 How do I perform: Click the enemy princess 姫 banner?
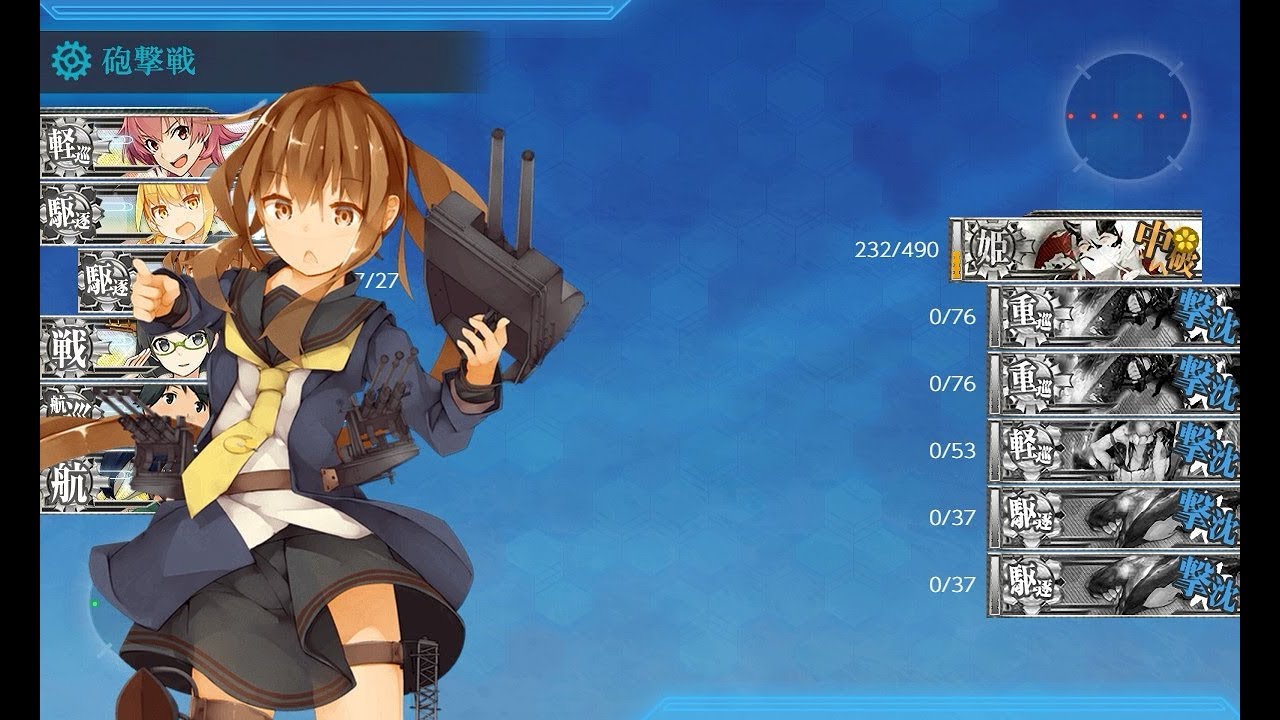(x=1075, y=248)
